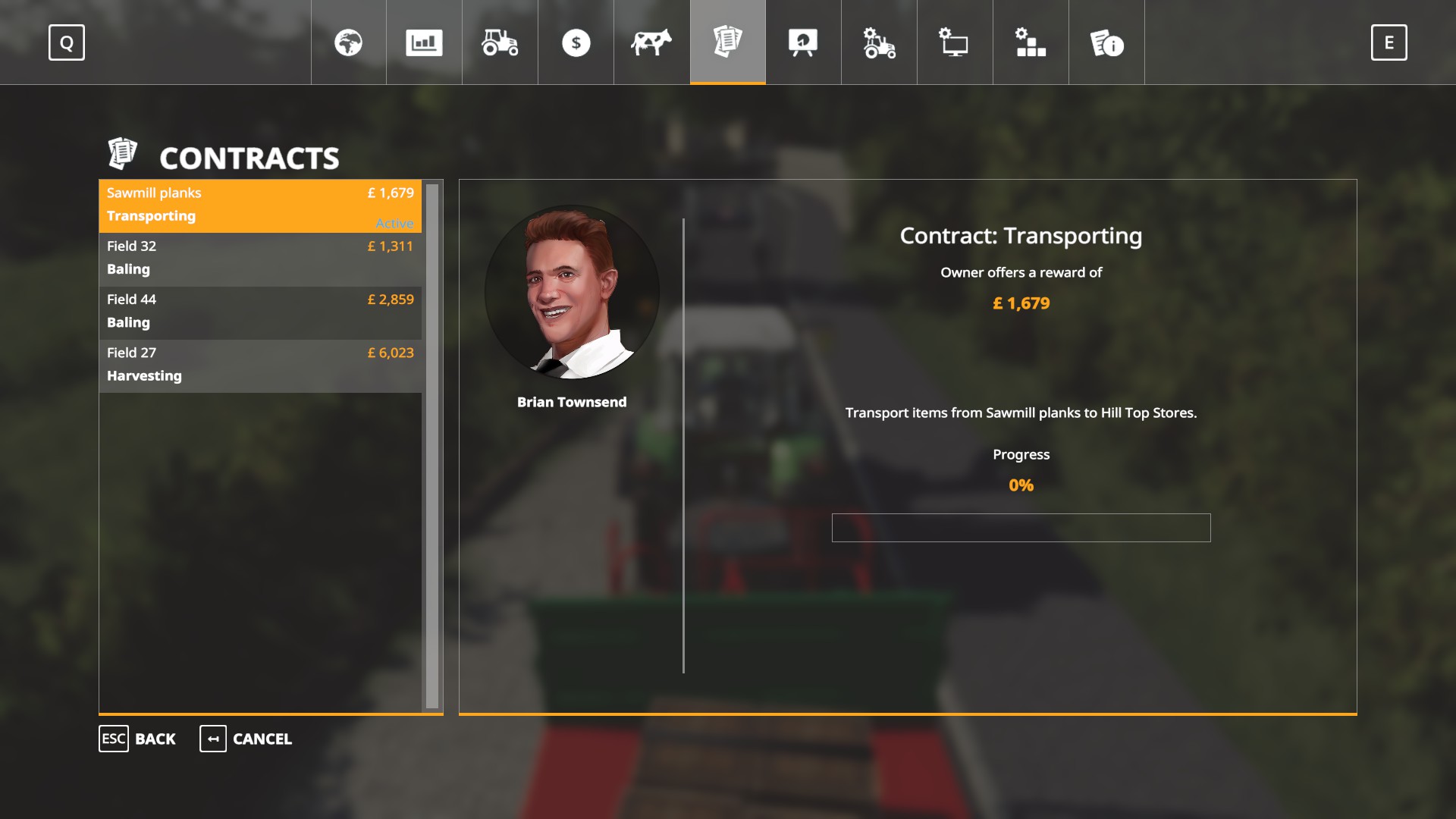Viewport: 1456px width, 819px height.
Task: Open the monitor display settings tab
Action: pyautogui.click(x=955, y=42)
